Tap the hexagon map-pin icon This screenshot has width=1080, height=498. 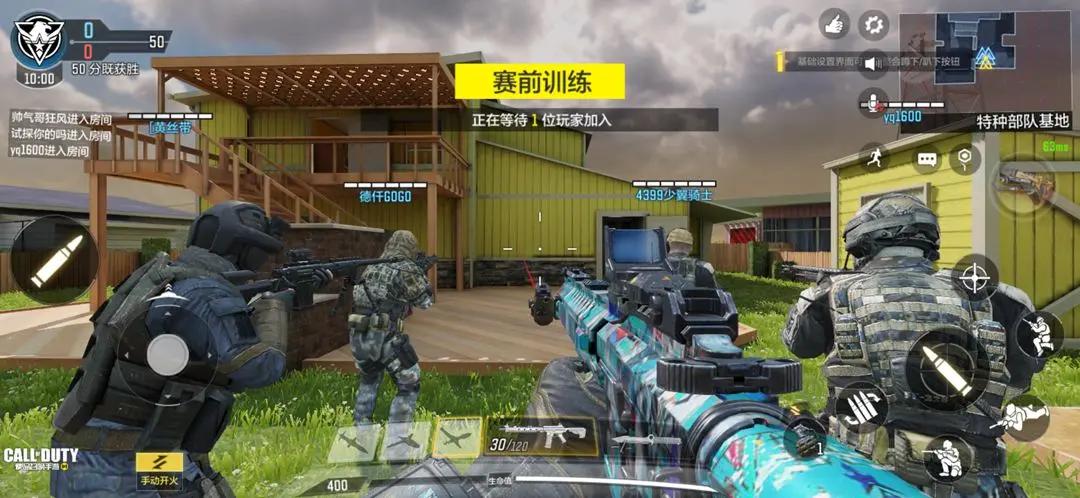[x=964, y=157]
